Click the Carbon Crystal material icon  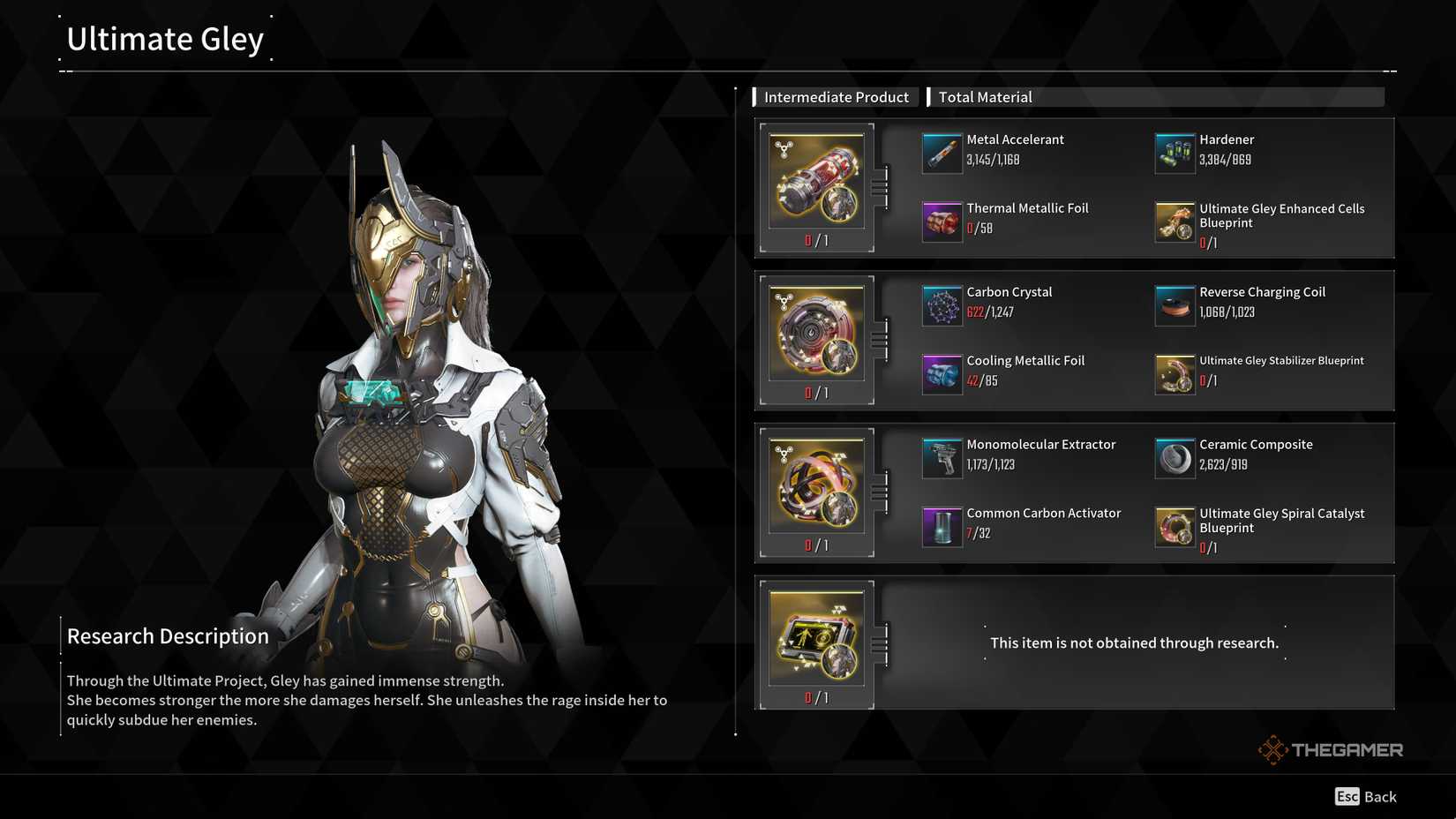pos(942,304)
